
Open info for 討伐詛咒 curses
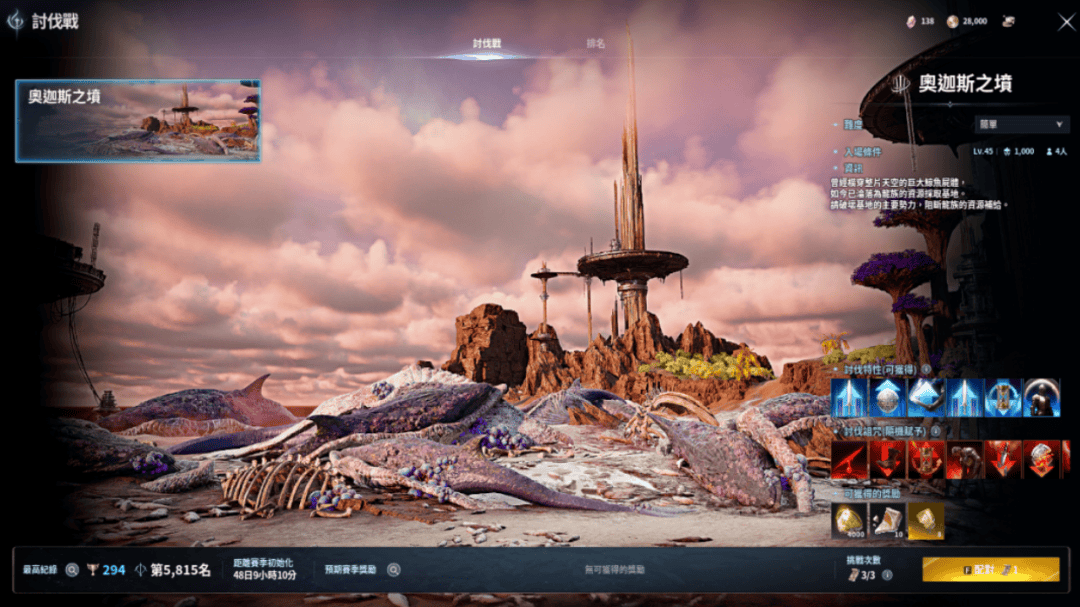point(934,431)
